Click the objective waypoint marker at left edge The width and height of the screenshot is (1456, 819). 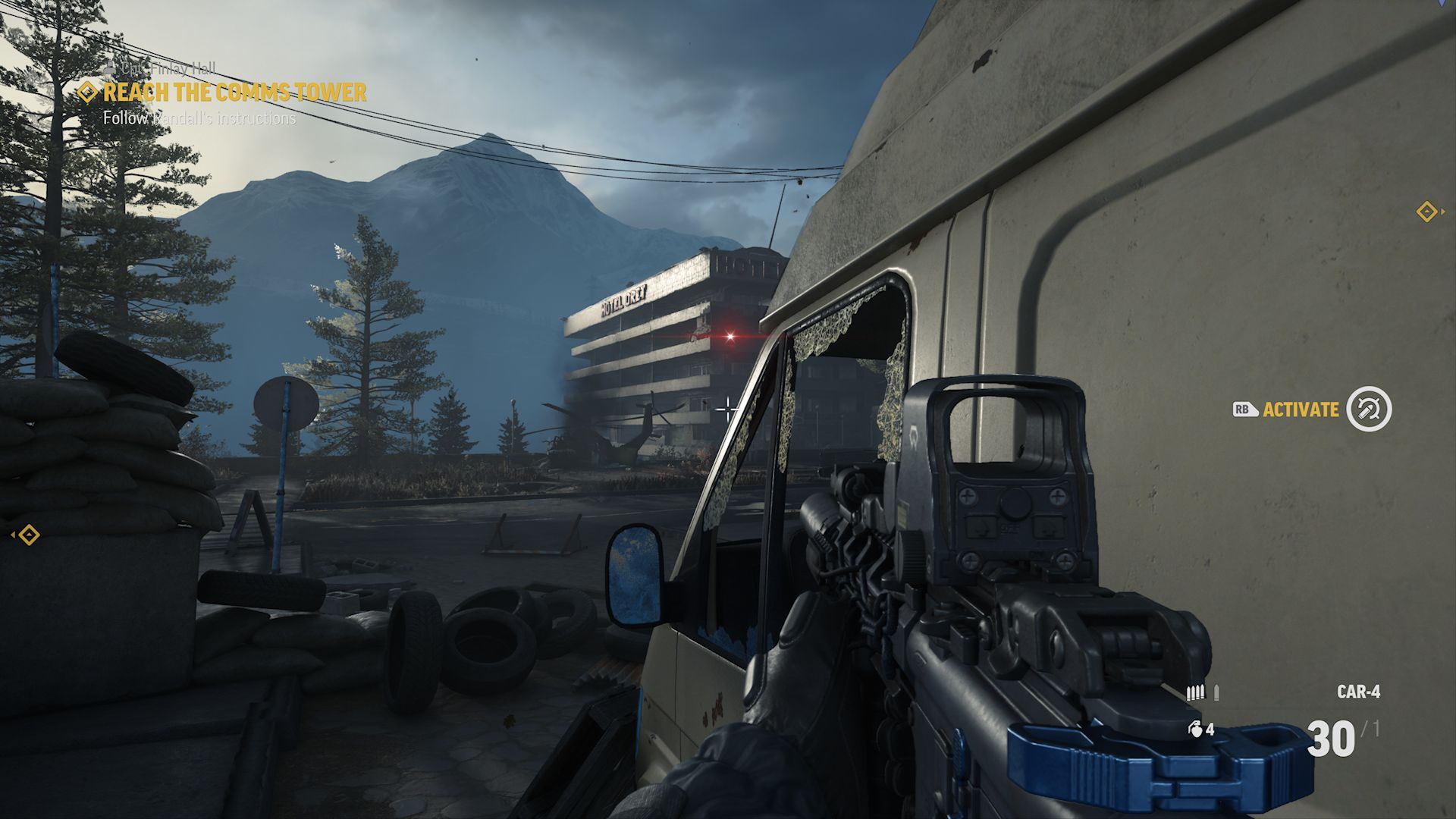(x=28, y=535)
